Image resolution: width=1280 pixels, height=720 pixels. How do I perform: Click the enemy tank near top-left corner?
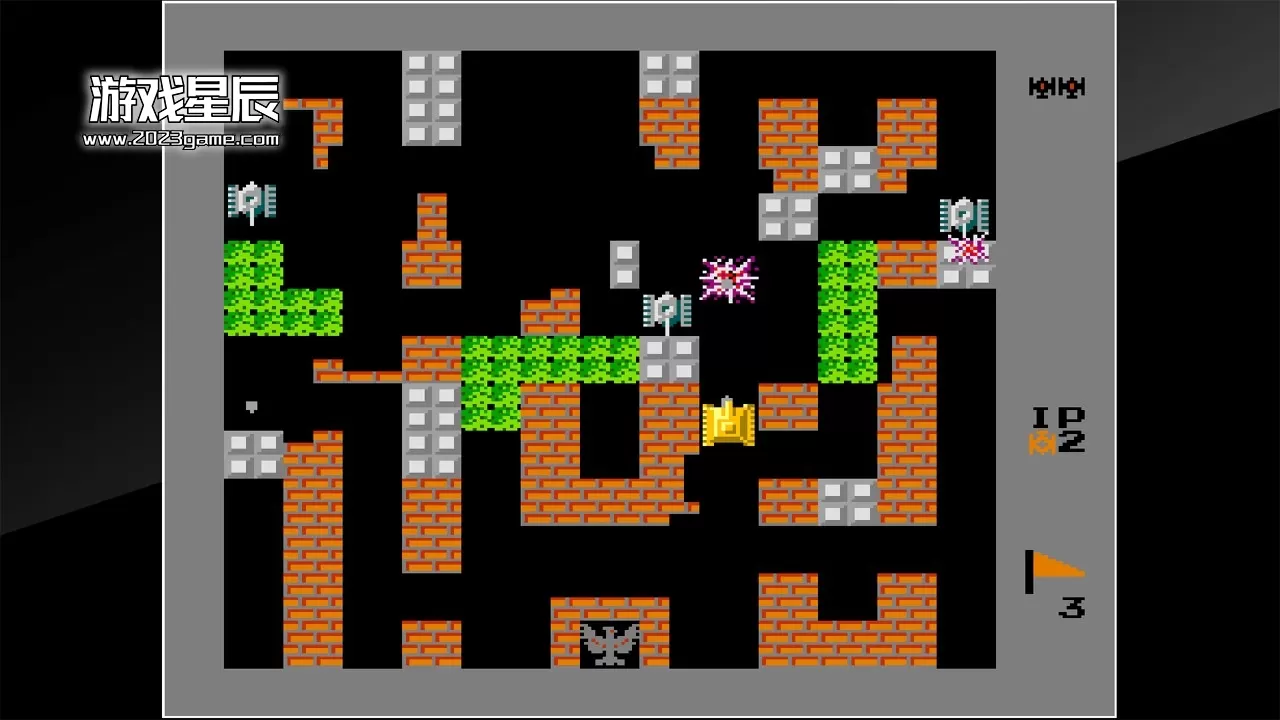[x=250, y=203]
